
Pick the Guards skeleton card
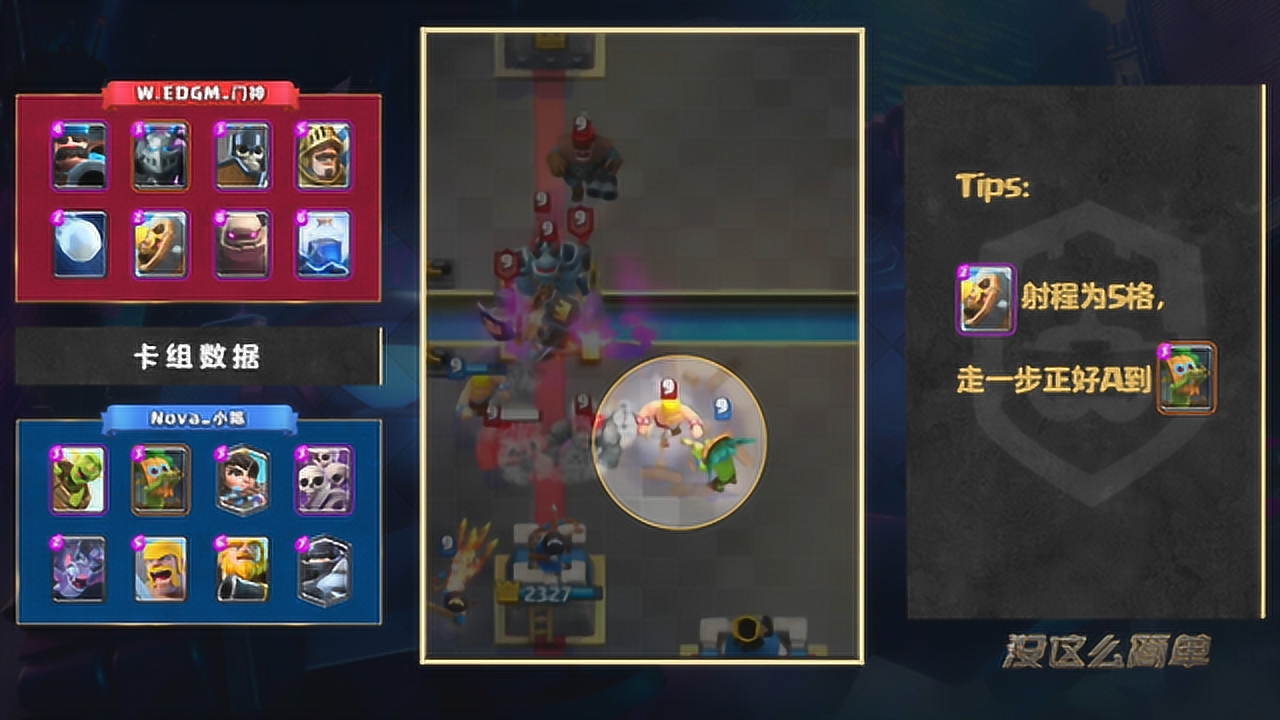pos(242,156)
